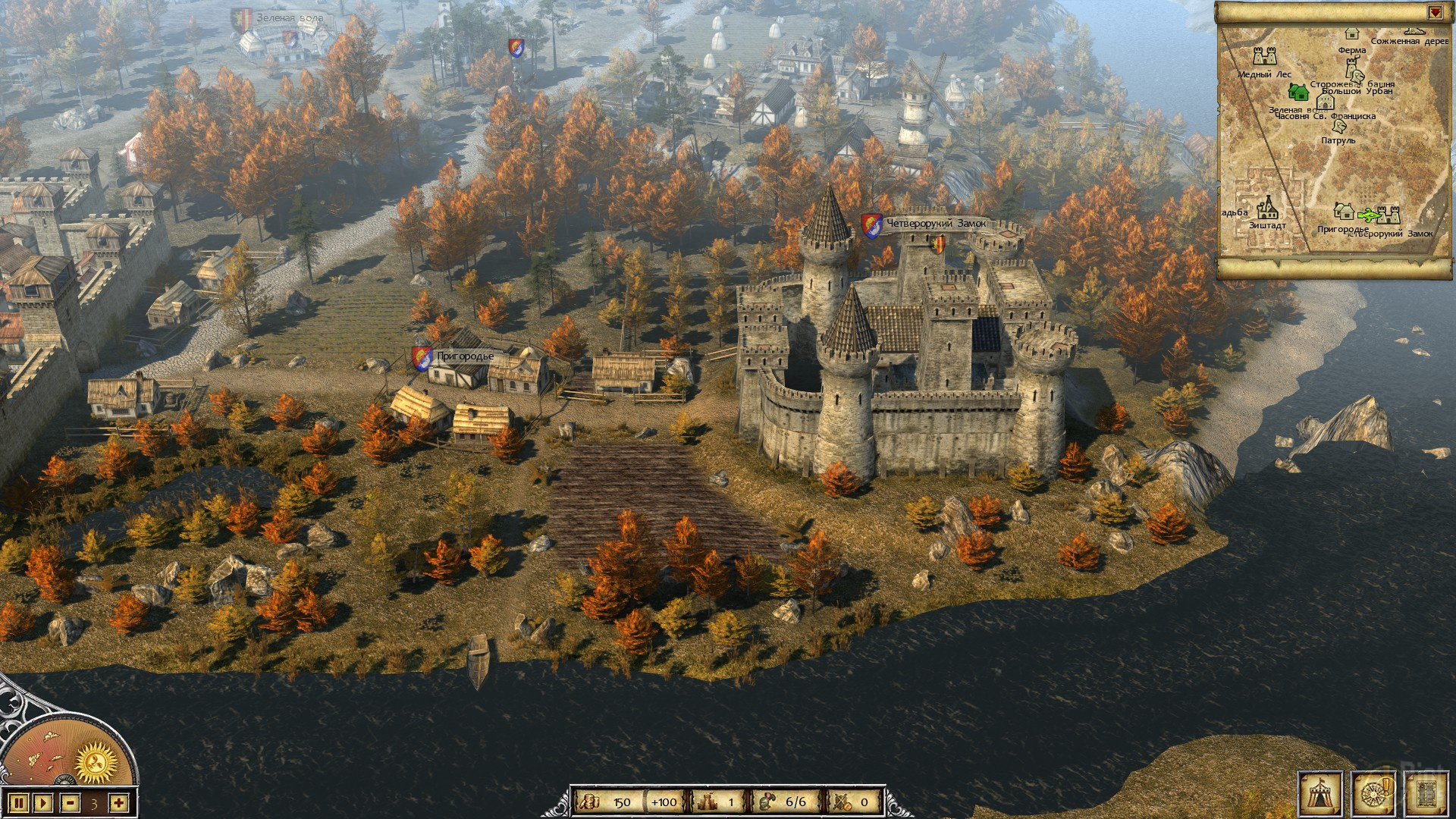
Task: Click the Ферма farm marker on minimap
Action: [1351, 34]
